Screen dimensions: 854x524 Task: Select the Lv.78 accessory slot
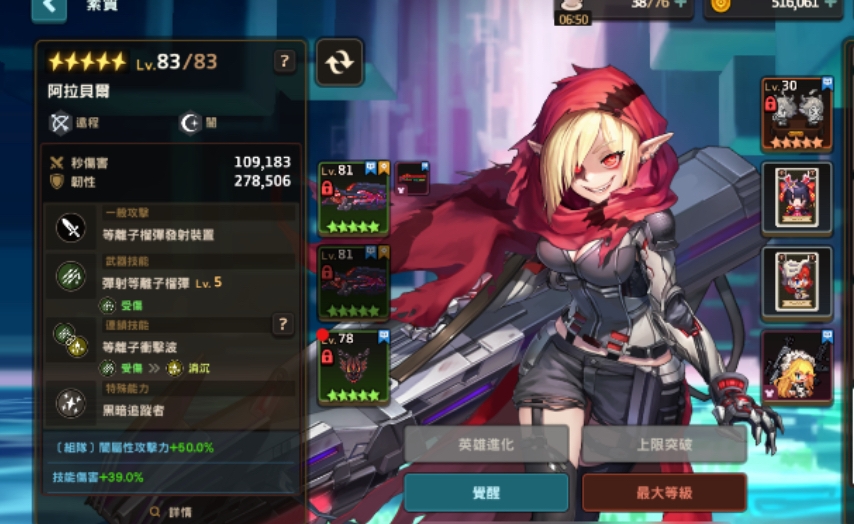pos(350,366)
